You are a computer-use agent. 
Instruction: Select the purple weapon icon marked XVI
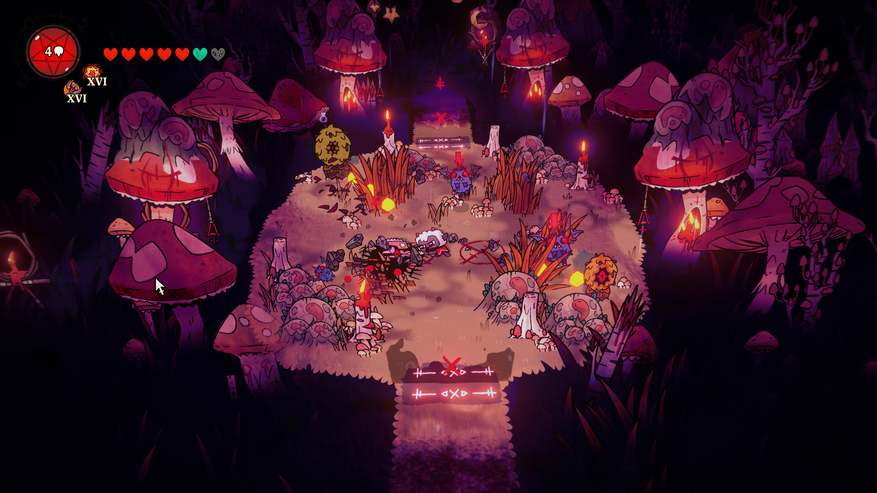(x=72, y=89)
